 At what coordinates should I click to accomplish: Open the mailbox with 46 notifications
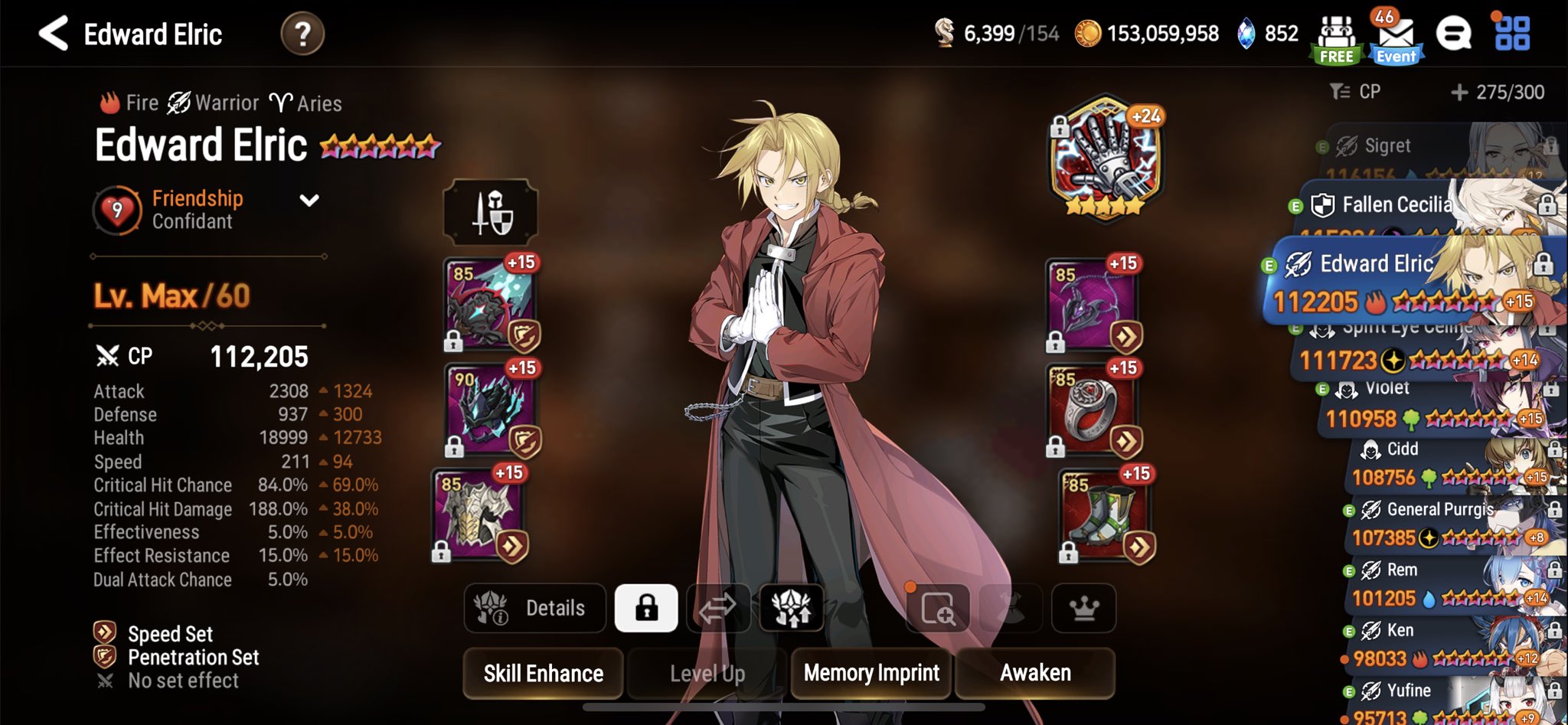point(1395,34)
